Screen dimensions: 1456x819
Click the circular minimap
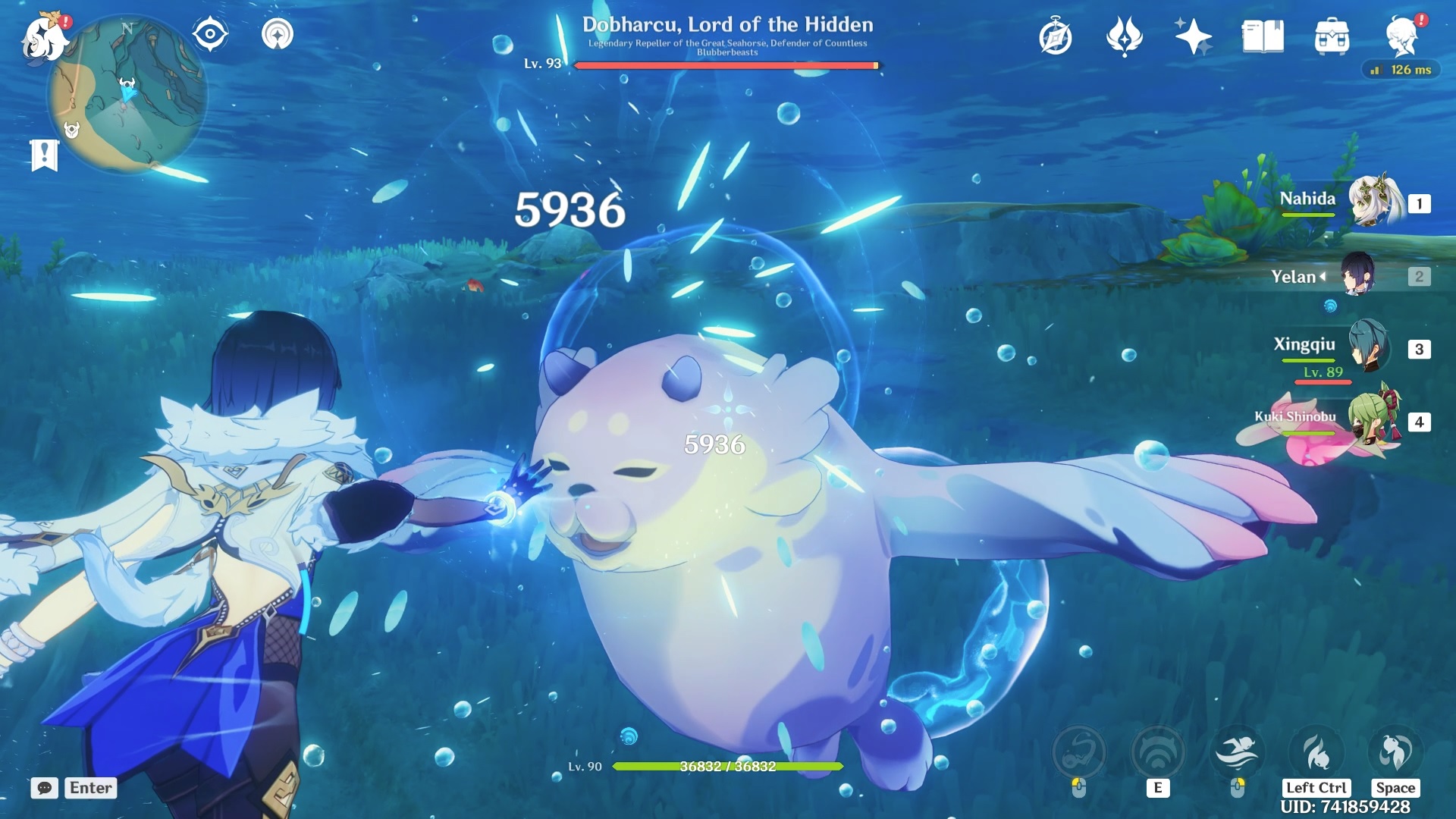tap(127, 94)
